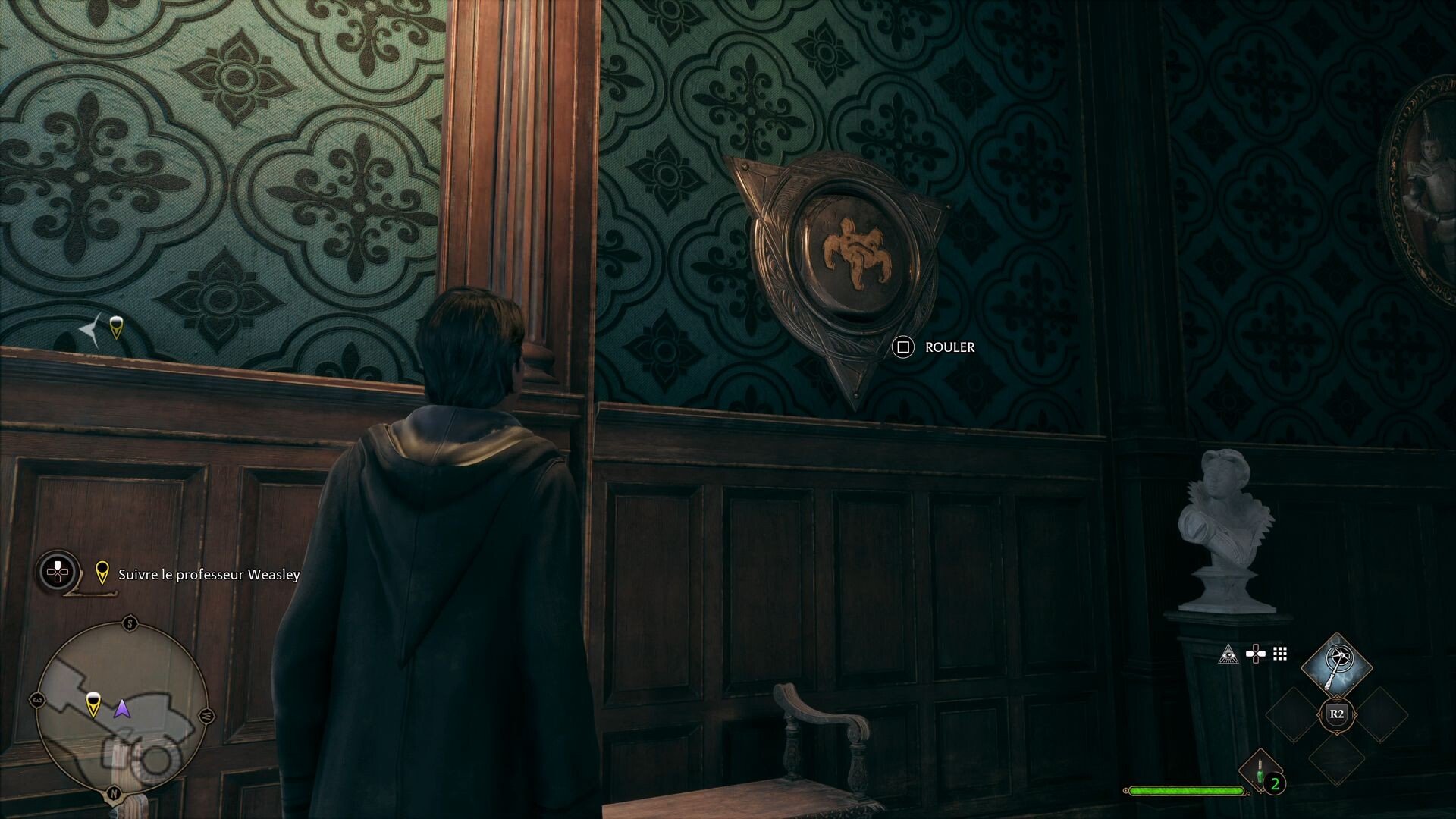This screenshot has height=819, width=1456.
Task: Click the Wiggenweld potion icon
Action: click(x=1260, y=771)
